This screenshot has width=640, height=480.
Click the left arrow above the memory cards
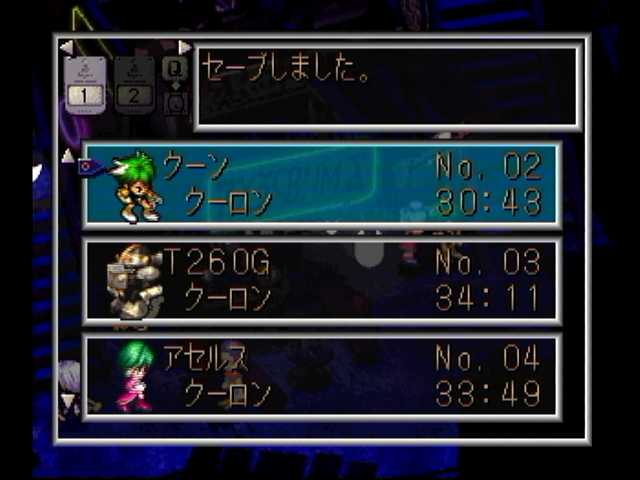(x=65, y=47)
